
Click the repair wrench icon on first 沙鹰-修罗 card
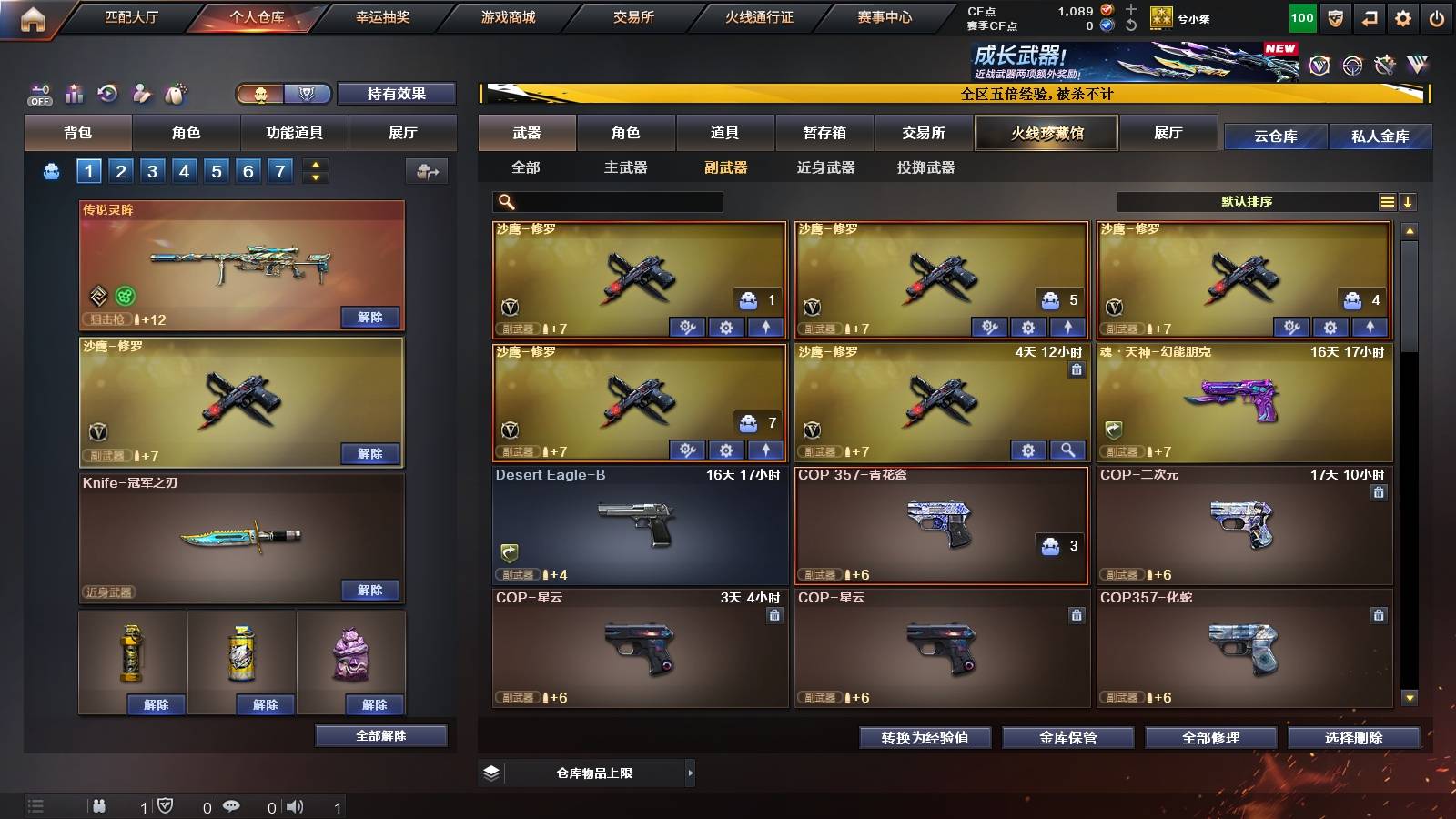[689, 327]
